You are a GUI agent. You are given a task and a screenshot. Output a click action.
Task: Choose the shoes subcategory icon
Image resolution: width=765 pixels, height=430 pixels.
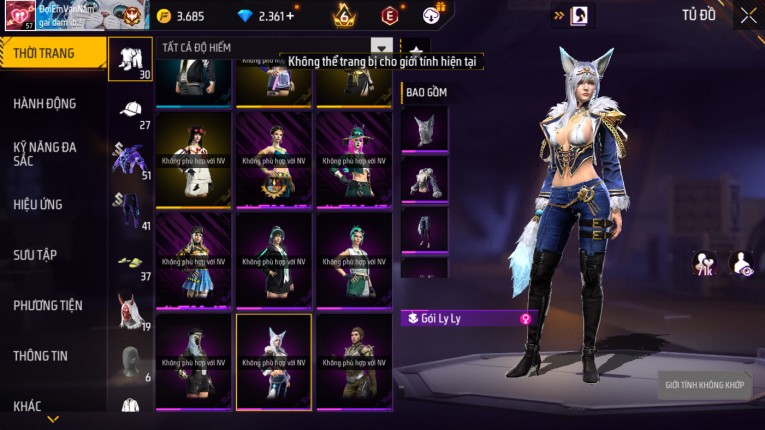tap(130, 262)
